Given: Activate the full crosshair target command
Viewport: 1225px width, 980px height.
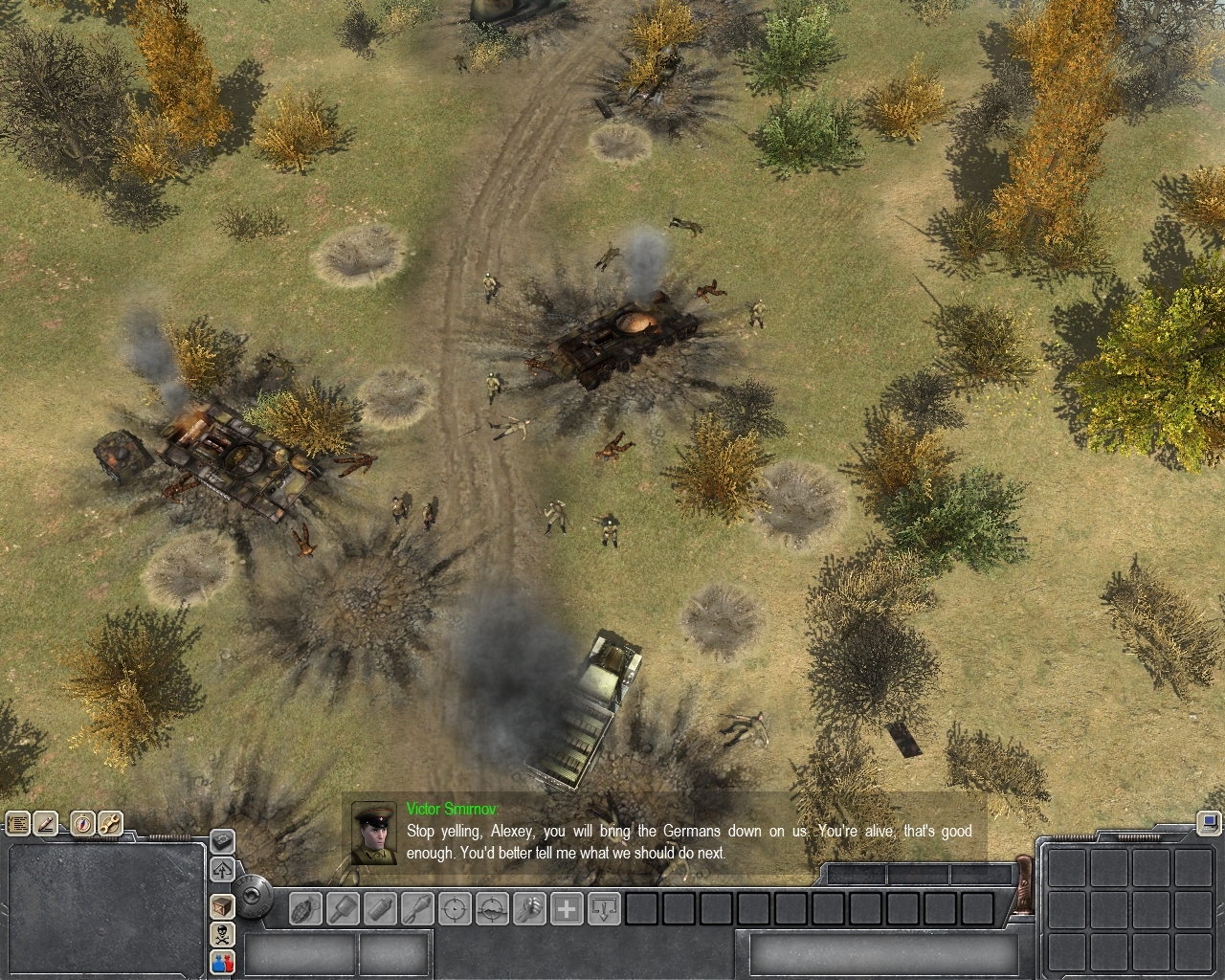Looking at the screenshot, I should click(455, 908).
